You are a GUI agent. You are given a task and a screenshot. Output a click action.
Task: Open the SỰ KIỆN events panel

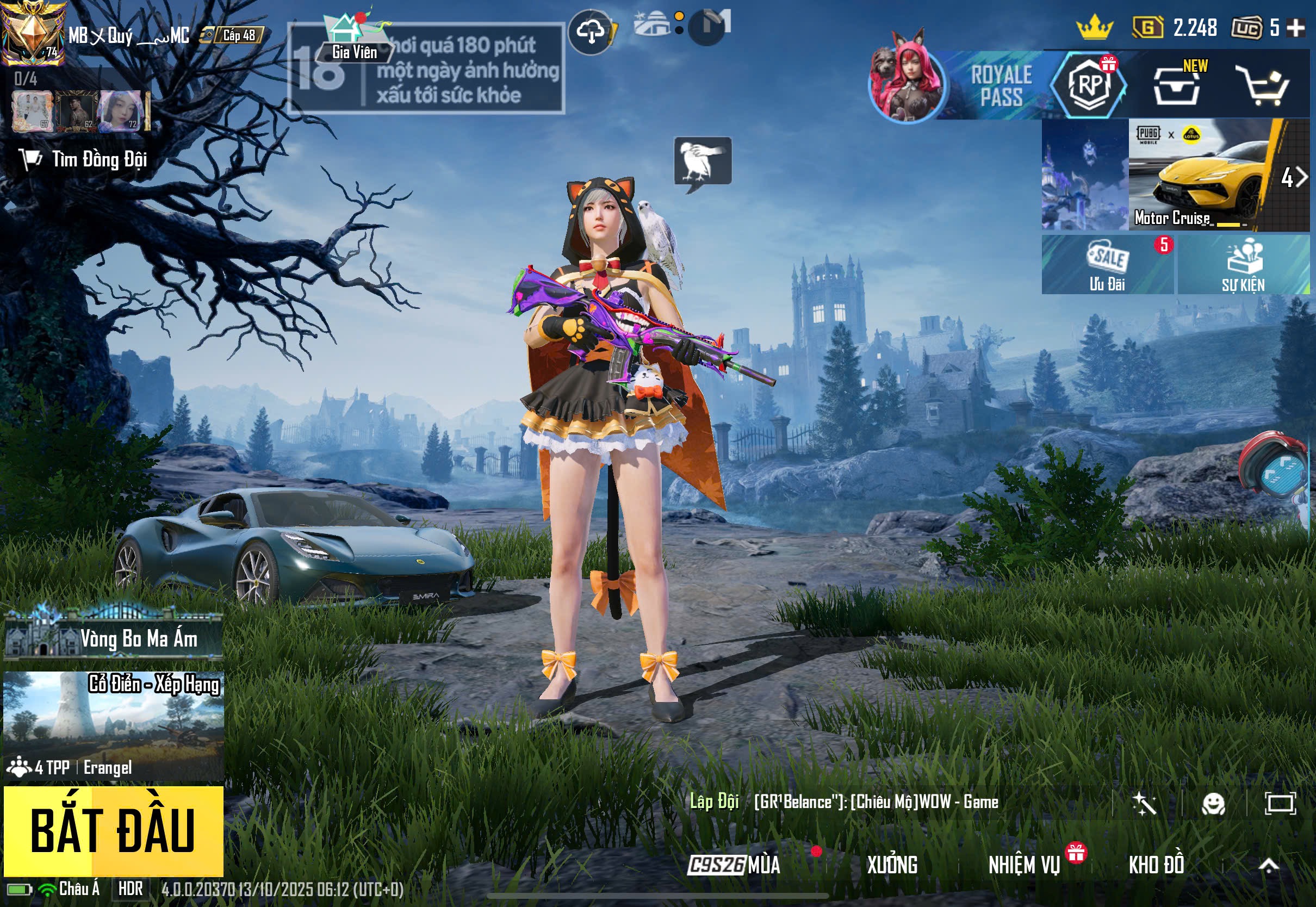1243,265
